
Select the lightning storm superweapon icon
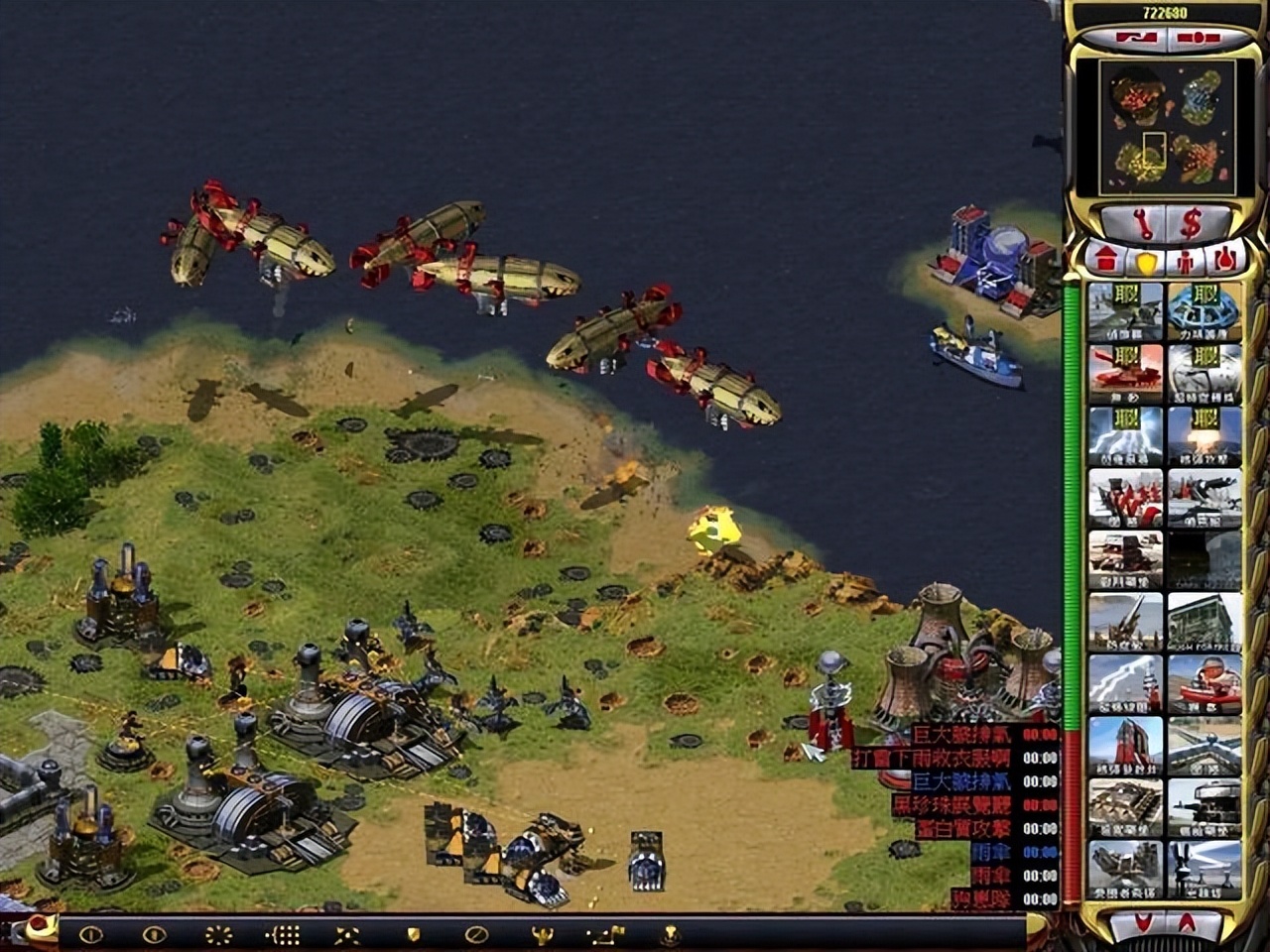click(x=1125, y=434)
